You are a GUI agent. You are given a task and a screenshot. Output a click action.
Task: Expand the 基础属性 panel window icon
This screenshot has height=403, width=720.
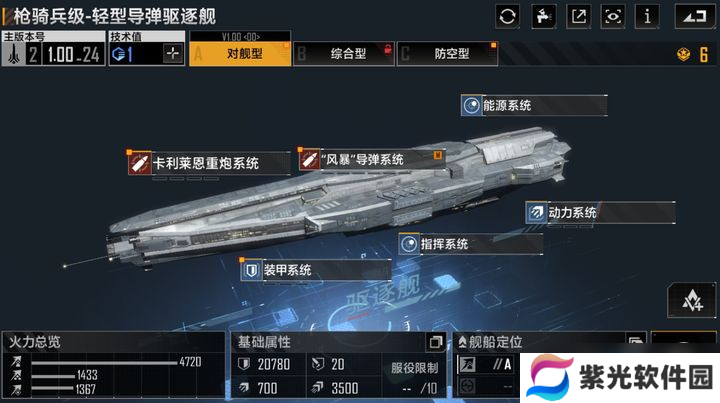(x=434, y=342)
